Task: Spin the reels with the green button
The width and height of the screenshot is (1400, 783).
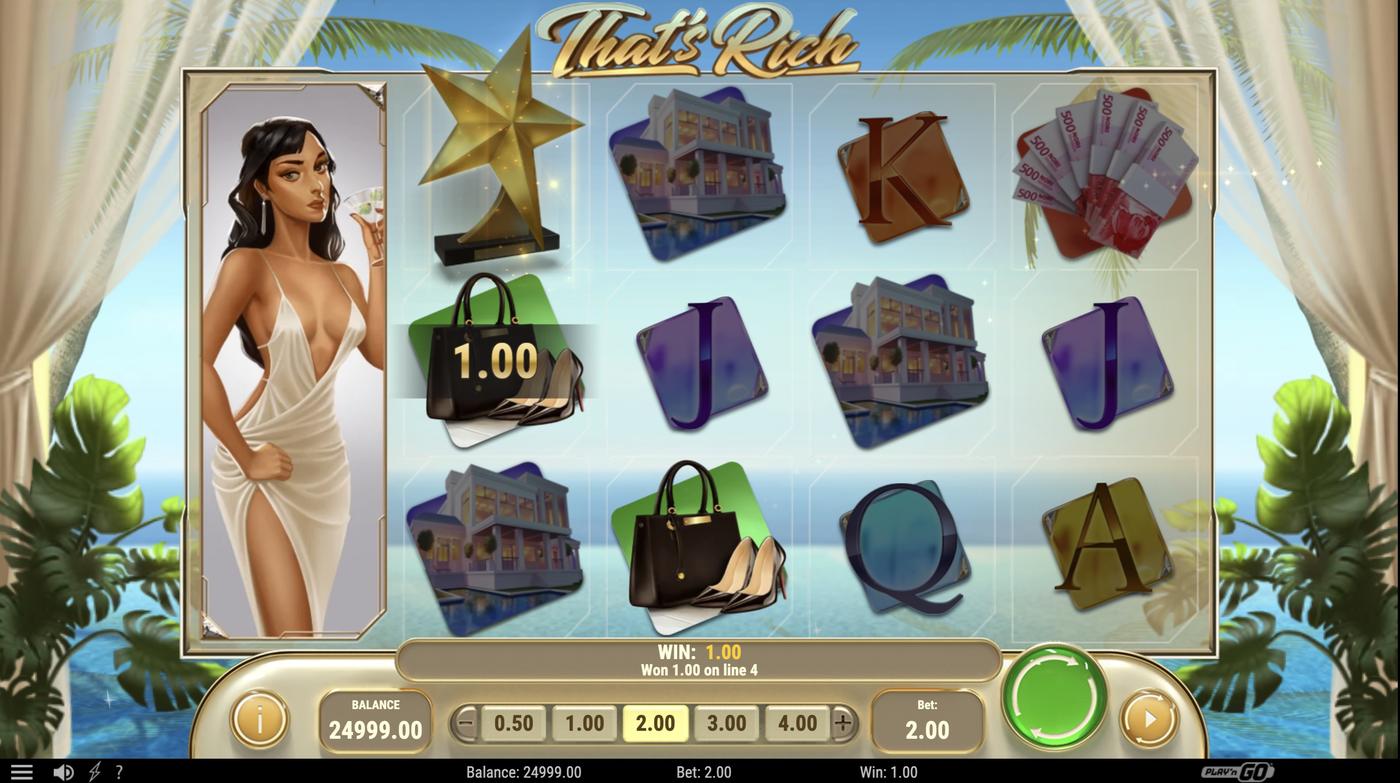Action: (x=1054, y=696)
